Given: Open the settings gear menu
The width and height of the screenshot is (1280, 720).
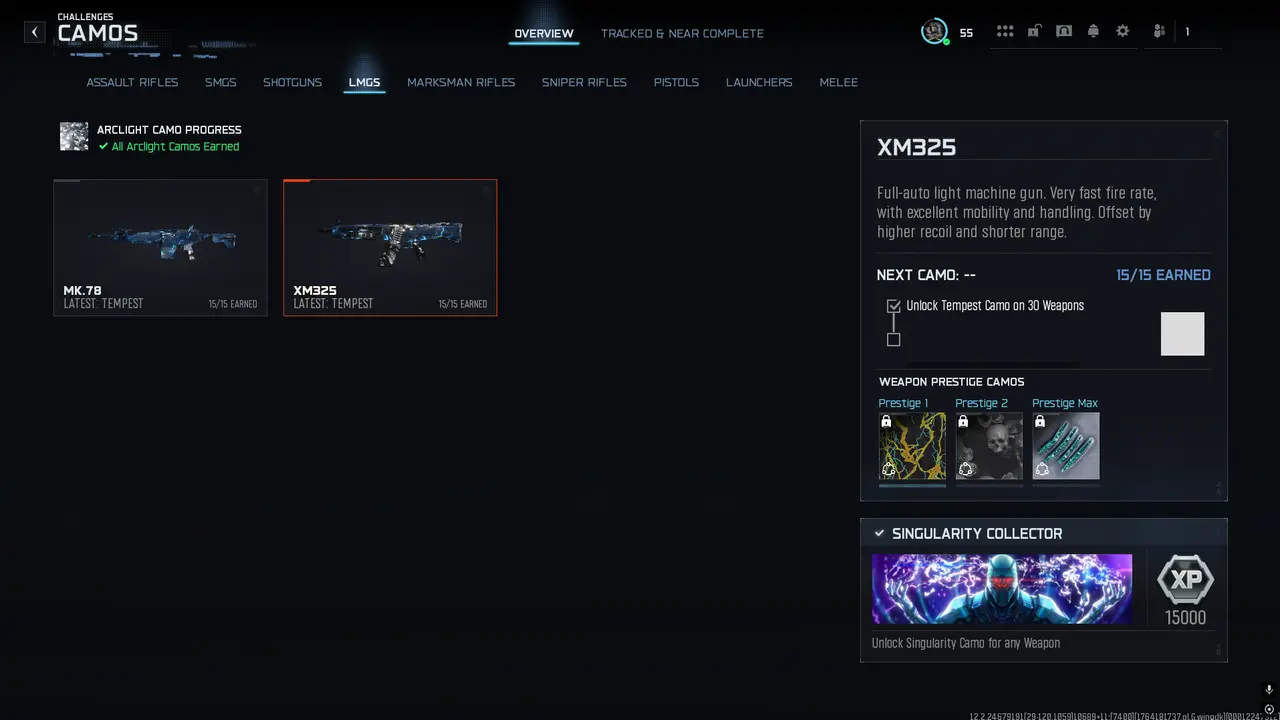Looking at the screenshot, I should [1122, 31].
